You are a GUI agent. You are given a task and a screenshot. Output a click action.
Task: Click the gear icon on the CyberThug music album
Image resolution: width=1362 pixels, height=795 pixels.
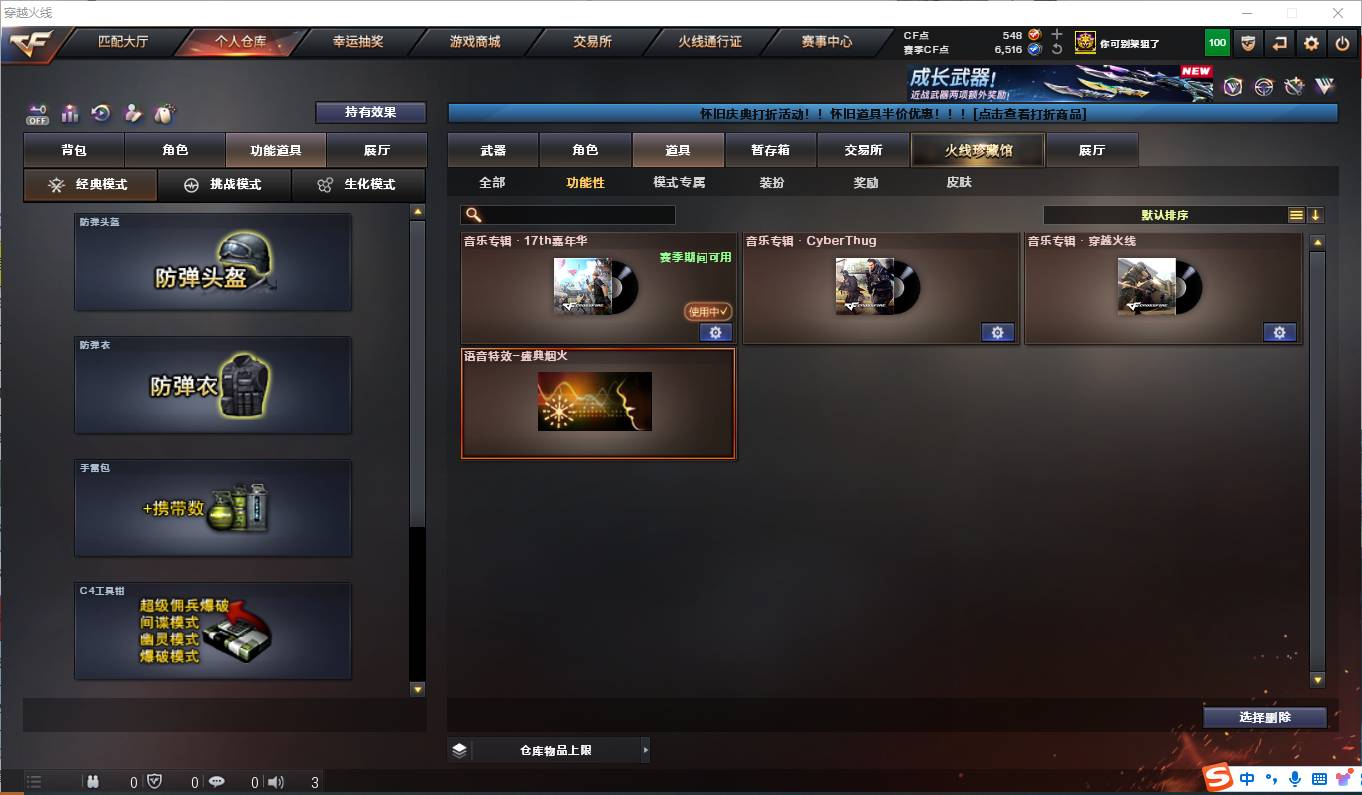pos(997,332)
